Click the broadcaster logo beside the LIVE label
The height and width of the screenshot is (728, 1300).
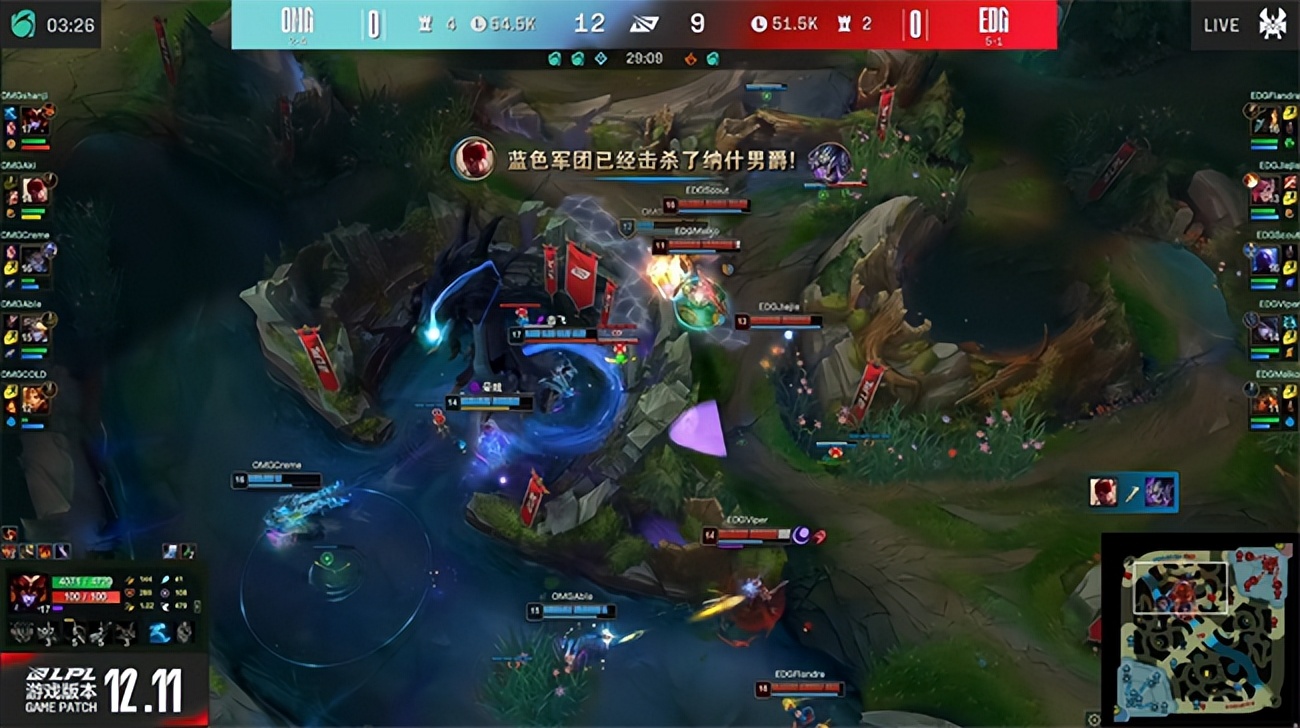1273,24
